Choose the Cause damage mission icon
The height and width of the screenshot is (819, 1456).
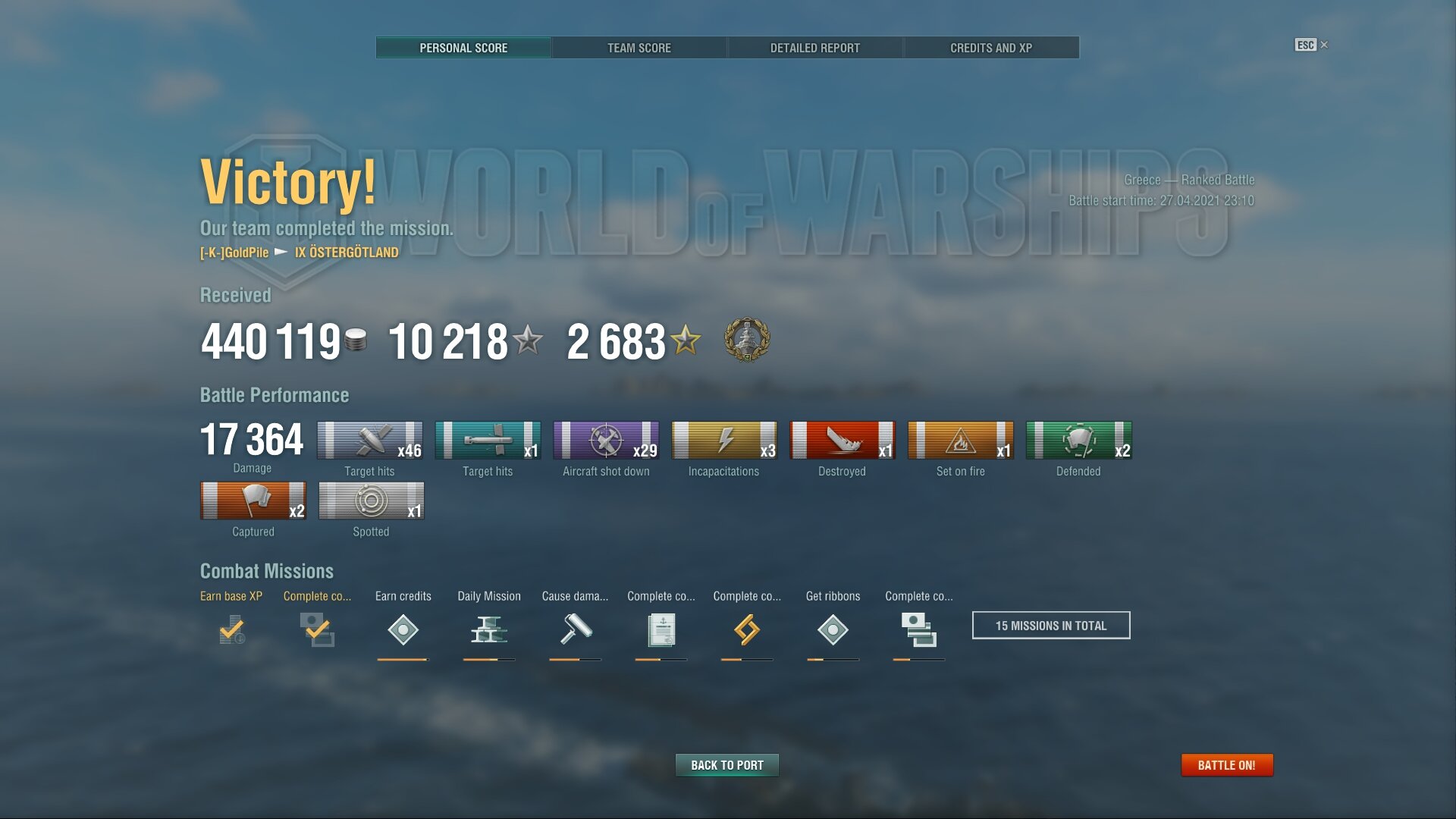coord(575,629)
